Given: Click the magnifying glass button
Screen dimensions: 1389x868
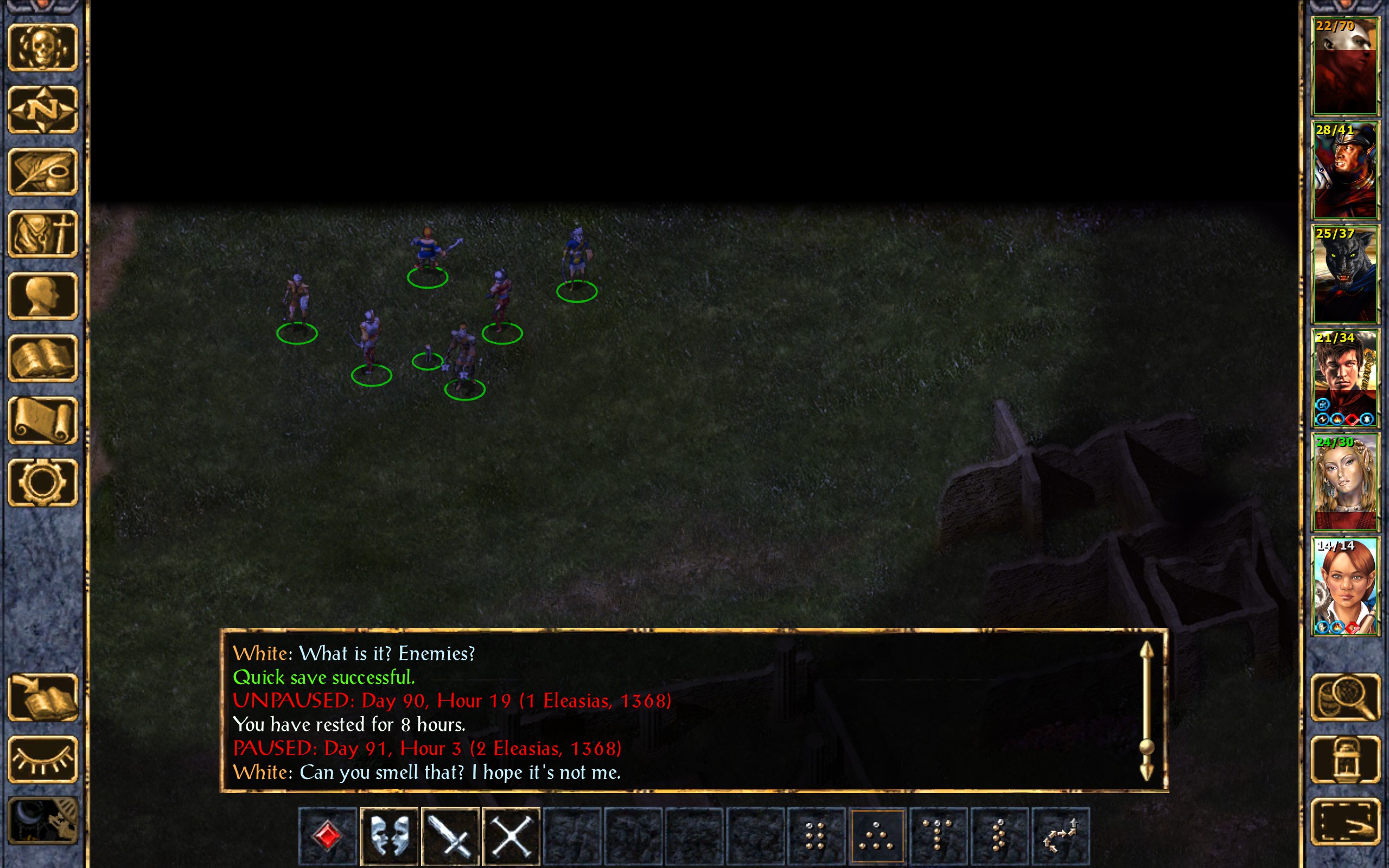Looking at the screenshot, I should click(1345, 697).
